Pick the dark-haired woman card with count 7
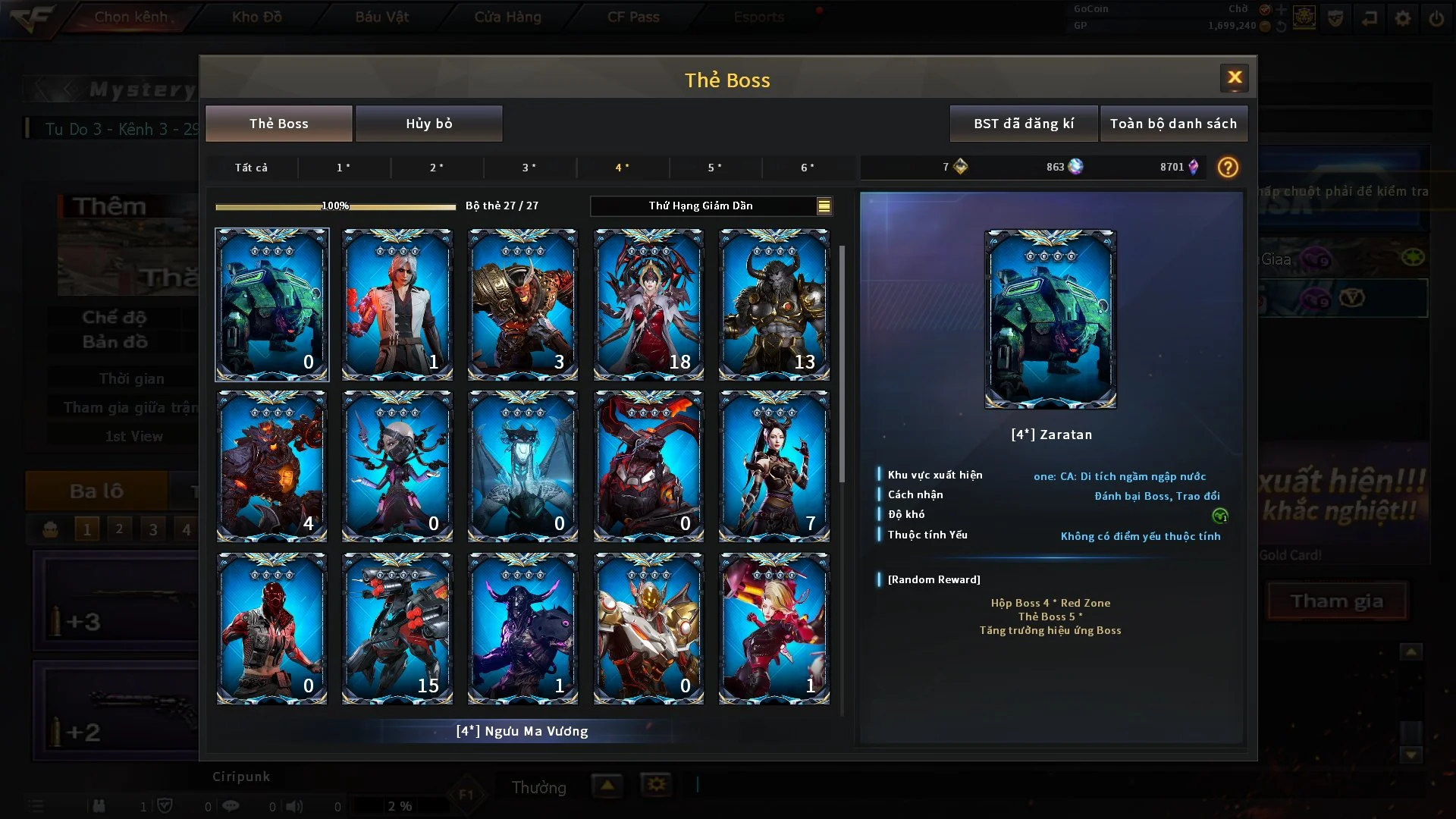This screenshot has width=1456, height=819. coord(773,466)
